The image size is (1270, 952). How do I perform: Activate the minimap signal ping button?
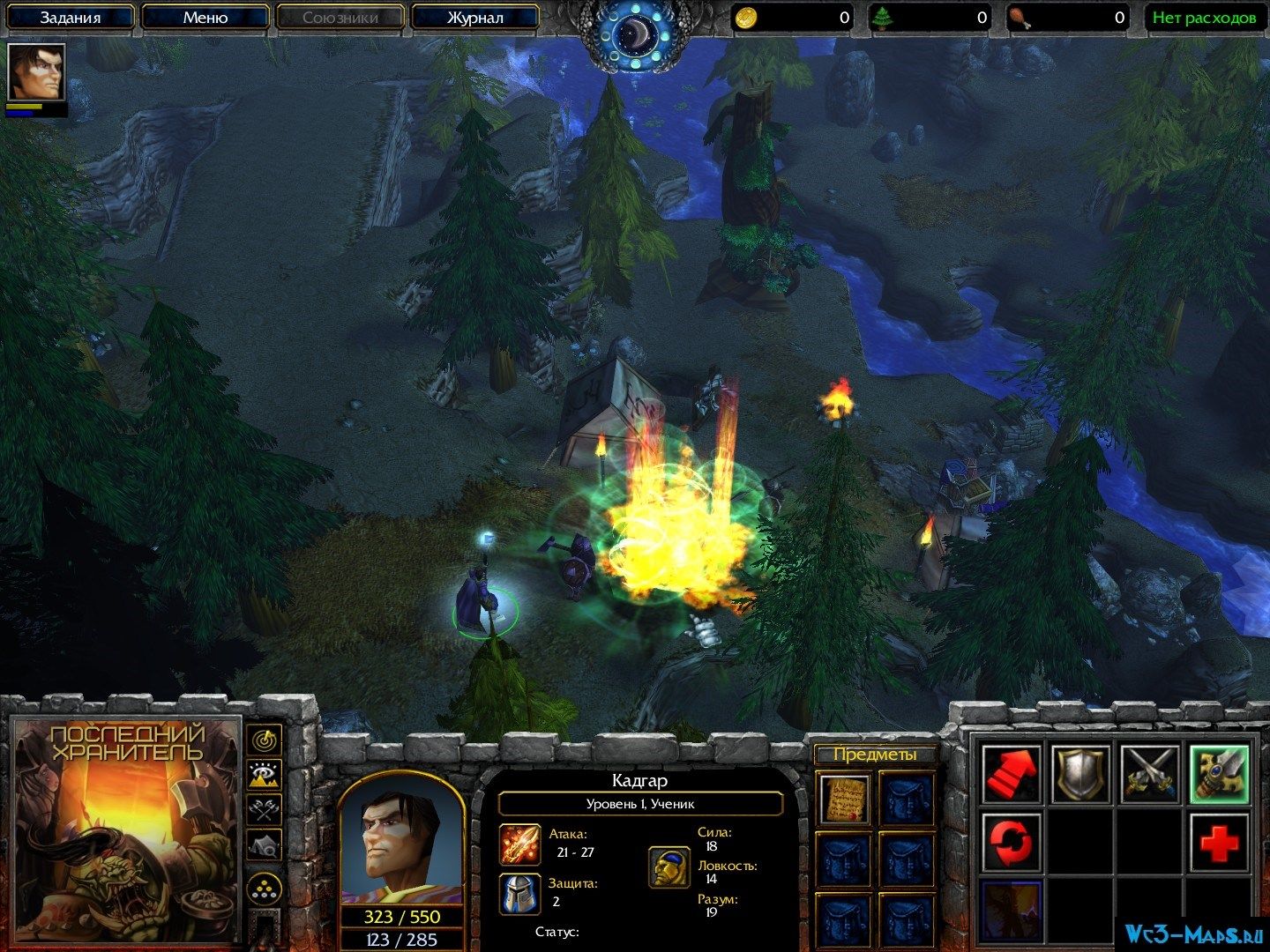(x=264, y=740)
